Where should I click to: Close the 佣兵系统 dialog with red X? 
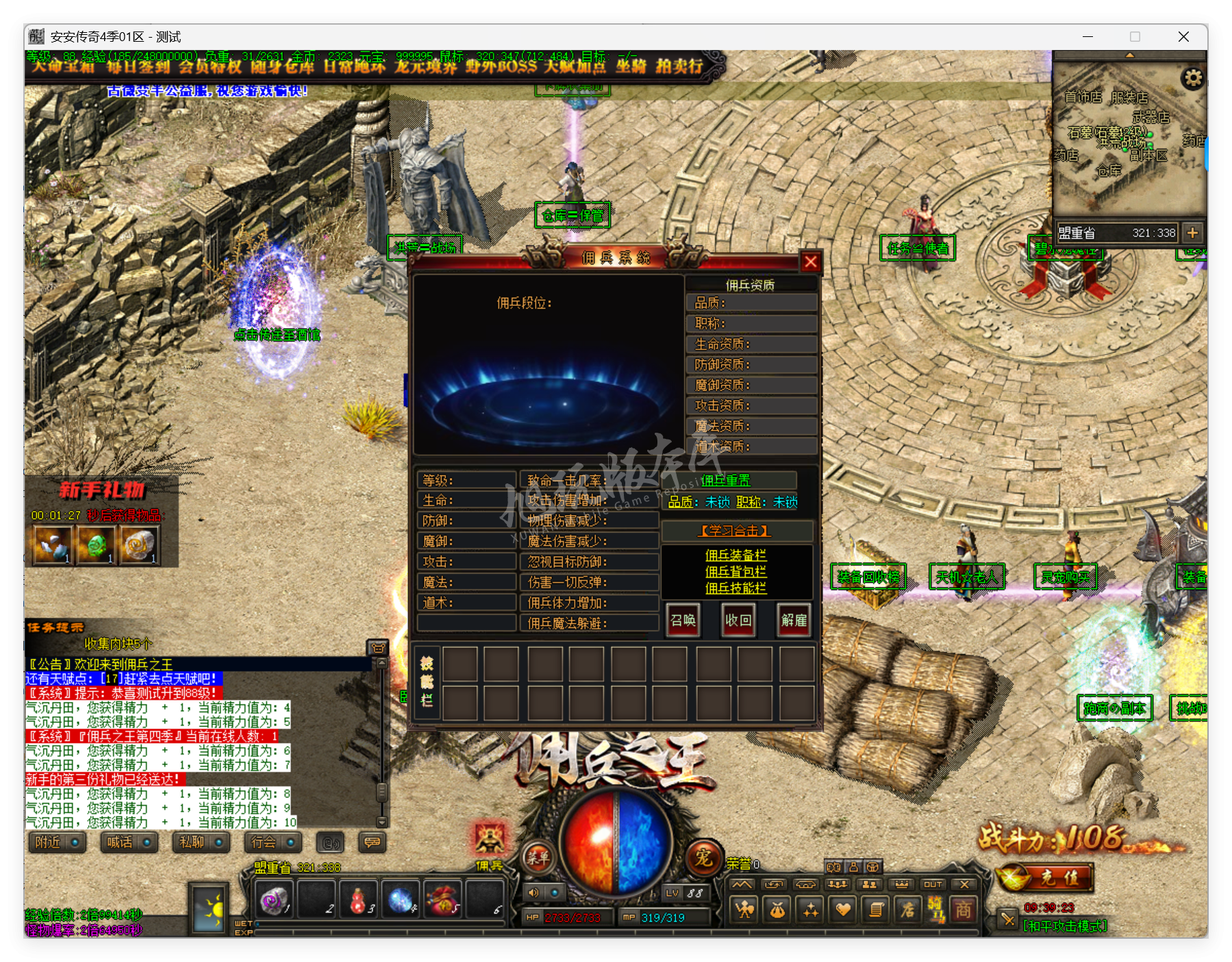point(812,262)
